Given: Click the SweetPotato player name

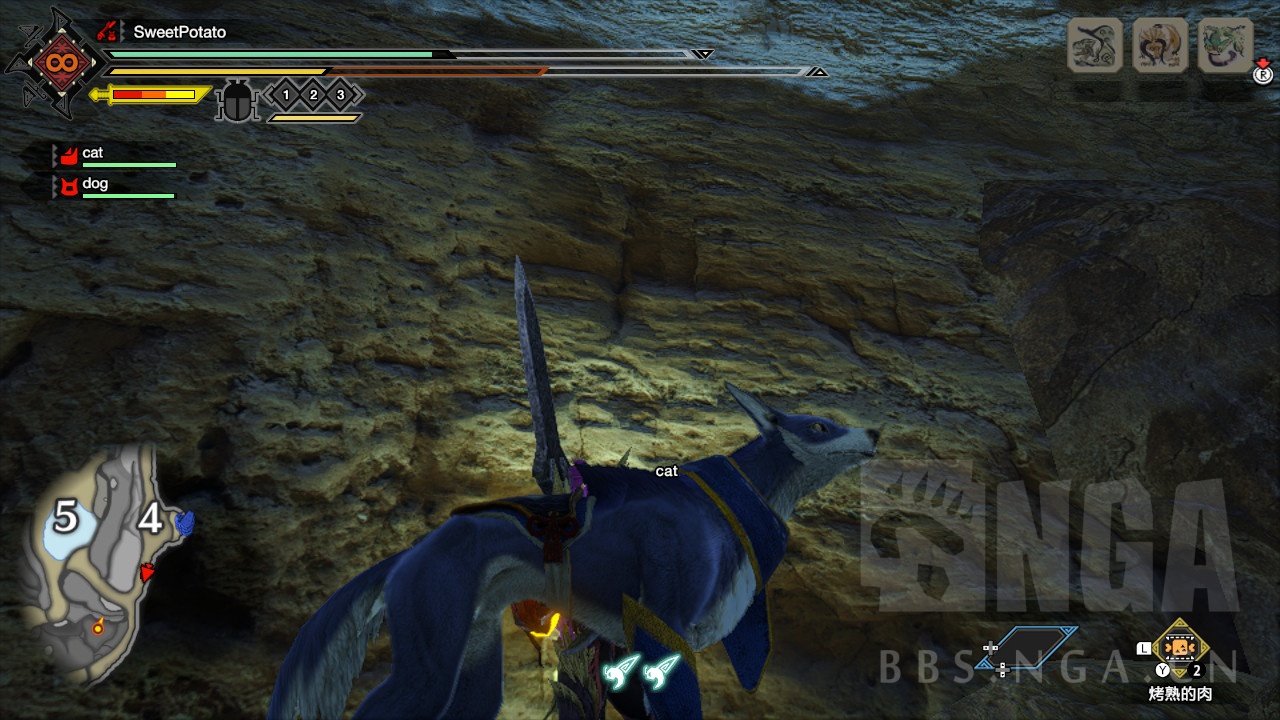Looking at the screenshot, I should 180,32.
